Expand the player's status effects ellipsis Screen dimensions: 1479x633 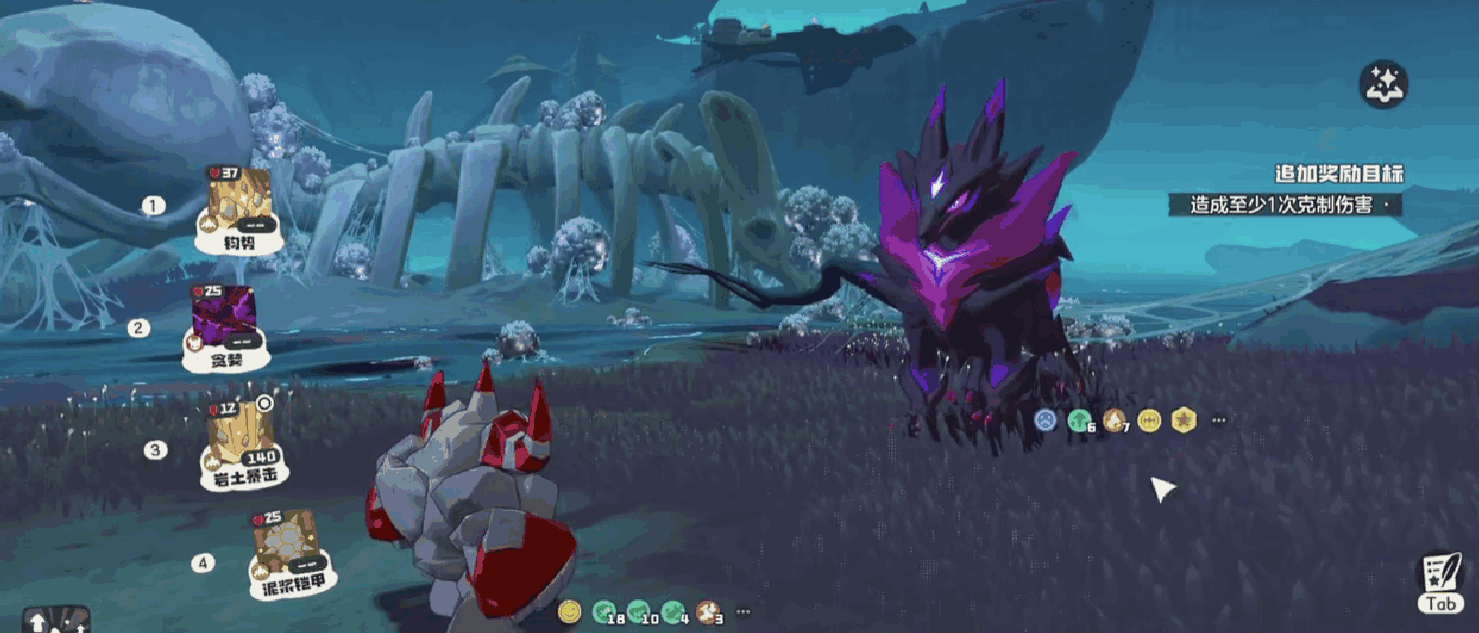point(743,611)
